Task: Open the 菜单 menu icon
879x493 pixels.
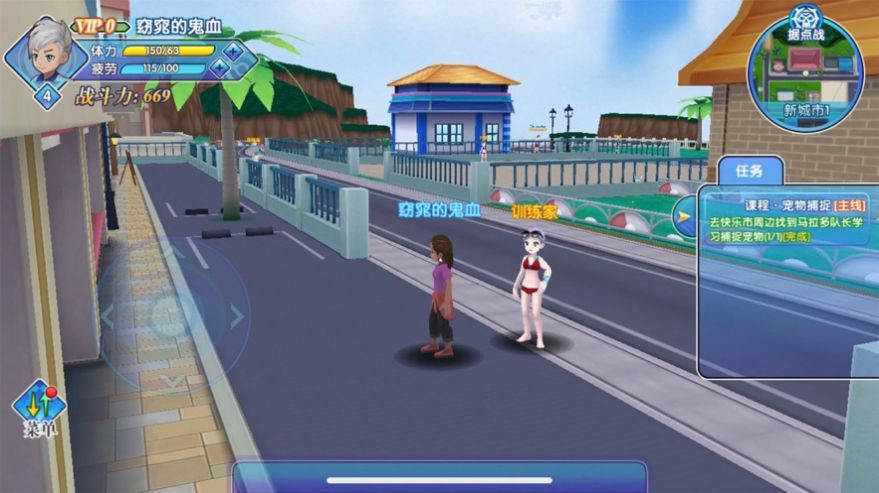Action: pos(38,408)
